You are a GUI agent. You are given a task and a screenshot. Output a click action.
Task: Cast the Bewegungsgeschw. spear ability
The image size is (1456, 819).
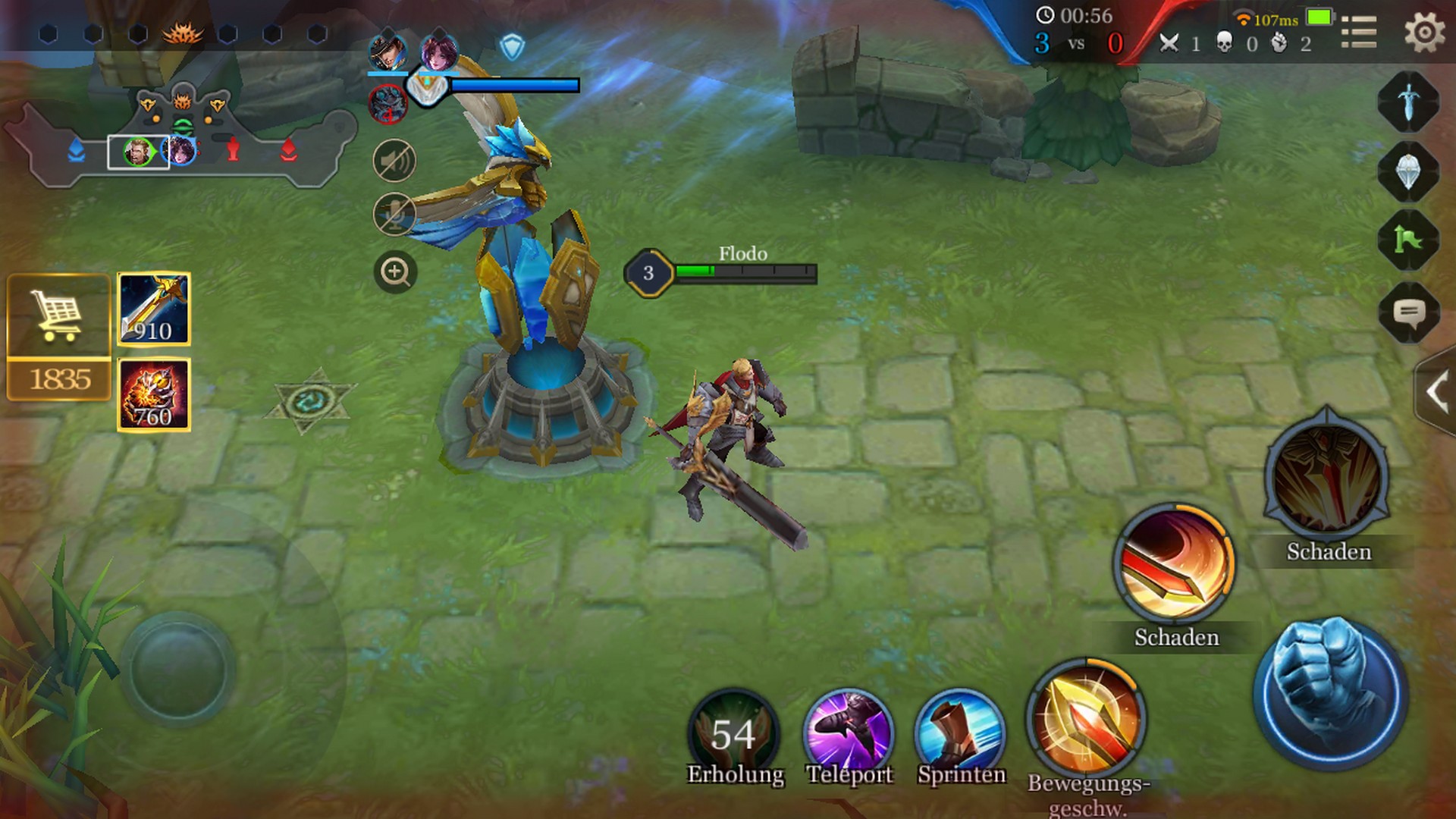[x=1086, y=719]
